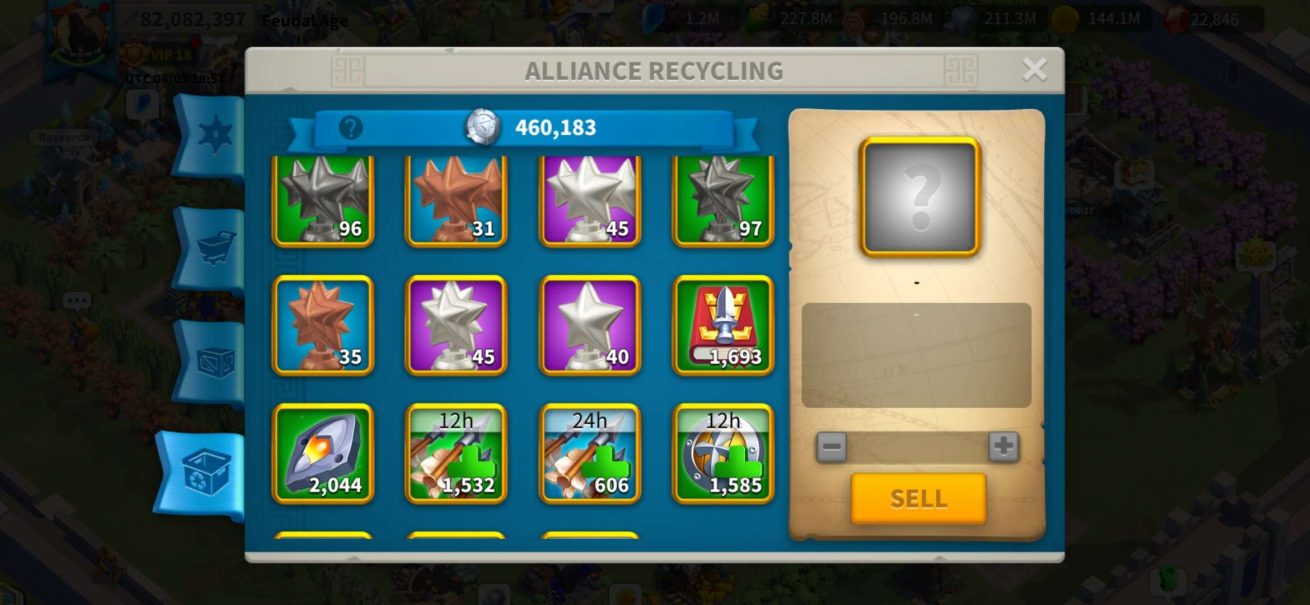Select the silver star trophy with 40

590,325
